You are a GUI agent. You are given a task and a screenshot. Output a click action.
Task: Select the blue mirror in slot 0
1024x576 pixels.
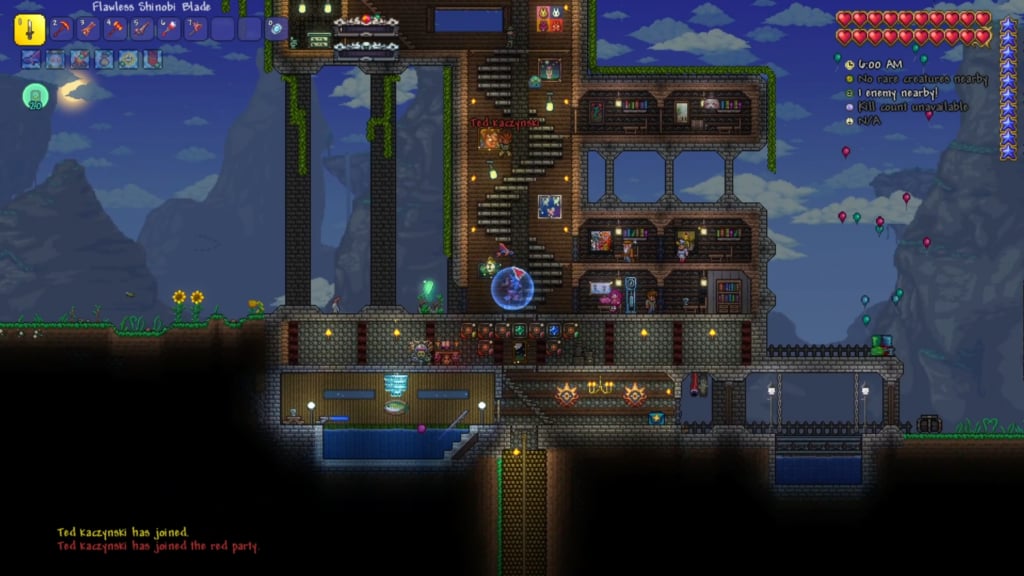click(x=276, y=29)
